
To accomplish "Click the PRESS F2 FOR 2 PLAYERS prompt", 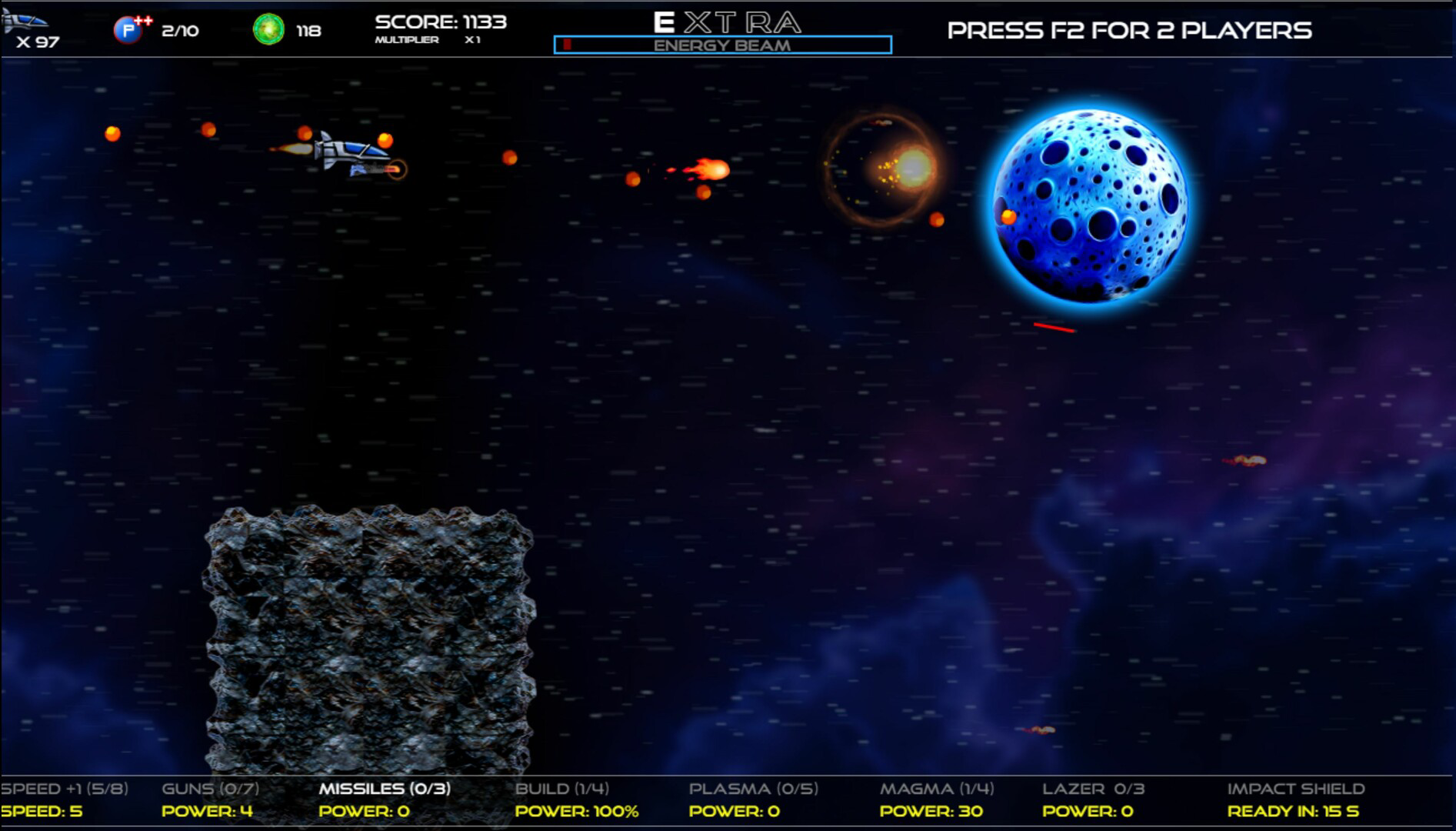I will pos(1129,29).
